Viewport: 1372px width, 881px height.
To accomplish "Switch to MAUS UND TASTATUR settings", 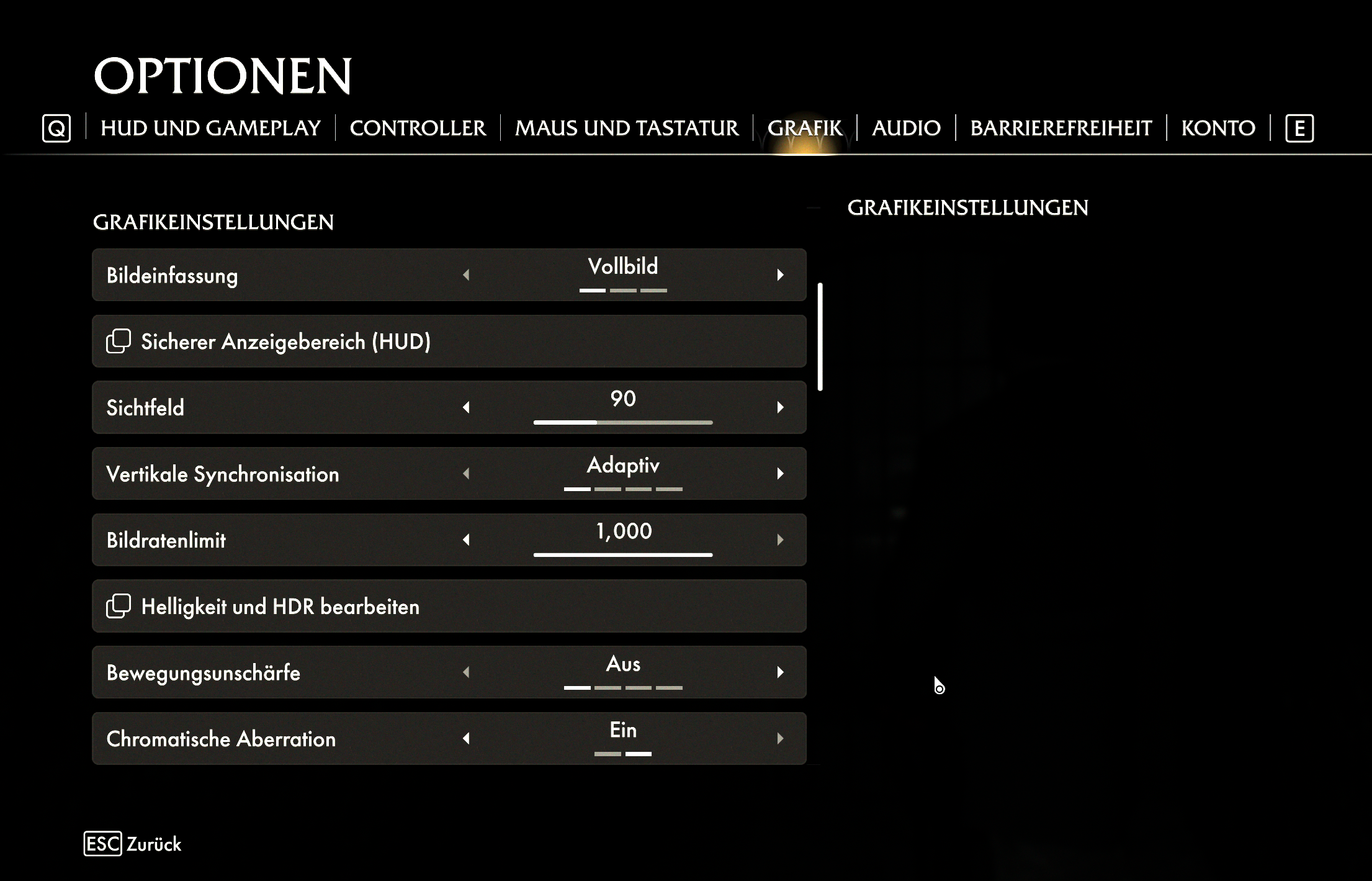I will (x=627, y=128).
